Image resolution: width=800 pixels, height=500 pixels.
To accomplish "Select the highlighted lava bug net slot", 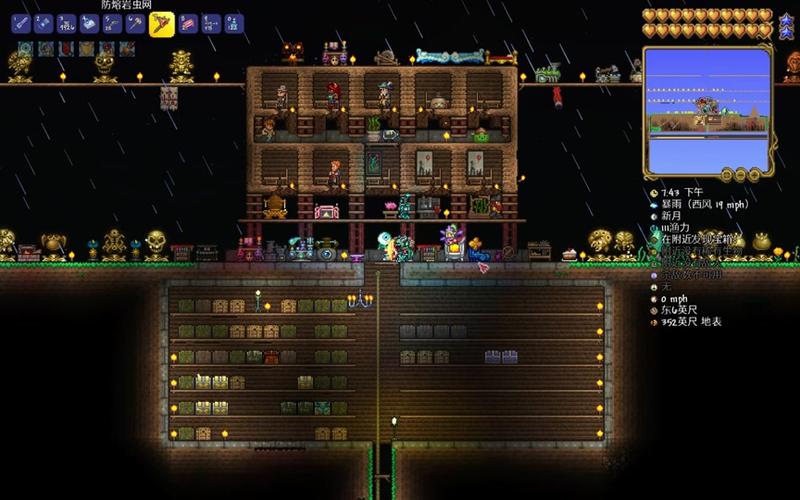I will tap(161, 24).
